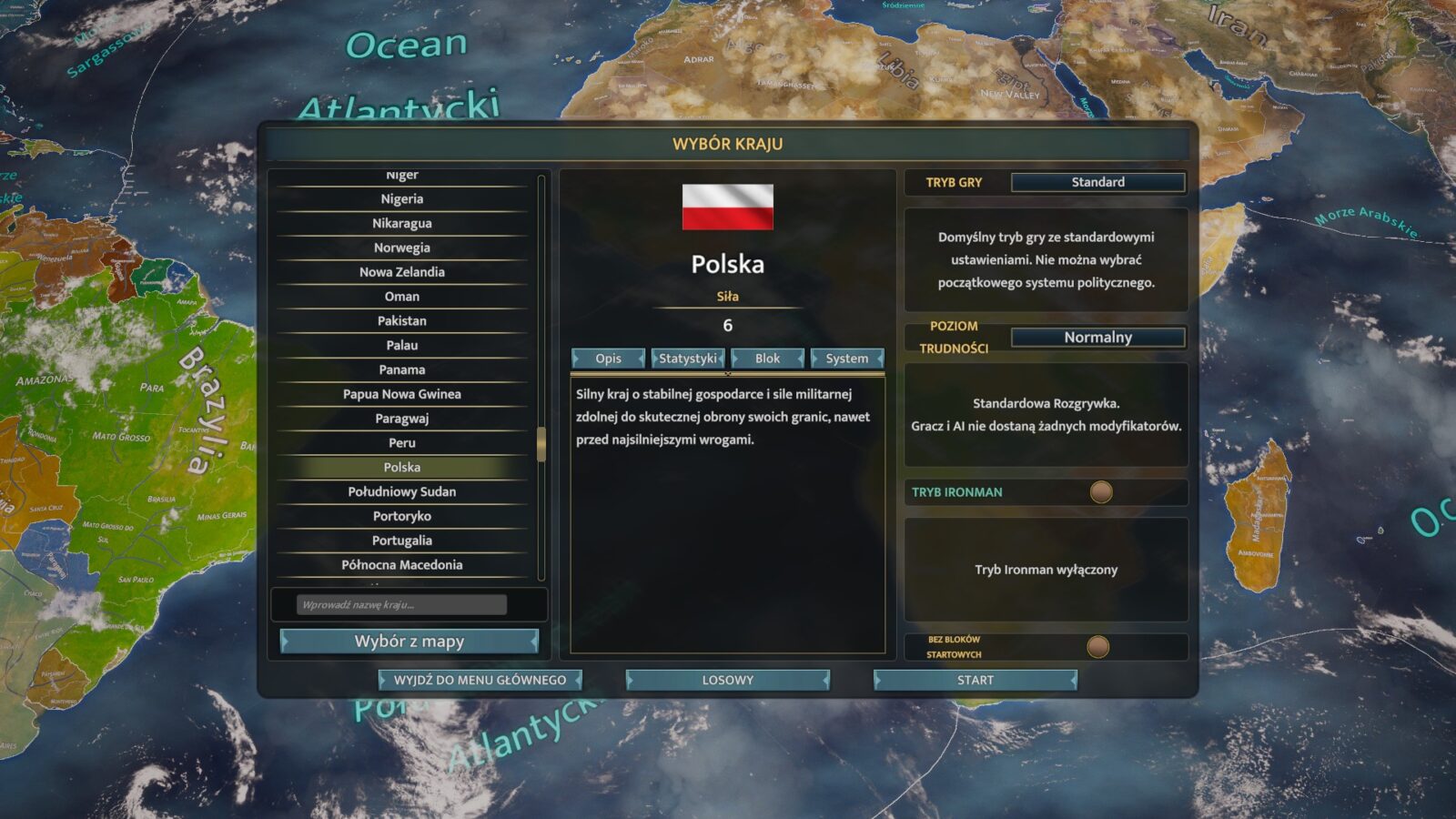The width and height of the screenshot is (1456, 819).
Task: Open the Statystyki tab
Action: click(x=688, y=359)
